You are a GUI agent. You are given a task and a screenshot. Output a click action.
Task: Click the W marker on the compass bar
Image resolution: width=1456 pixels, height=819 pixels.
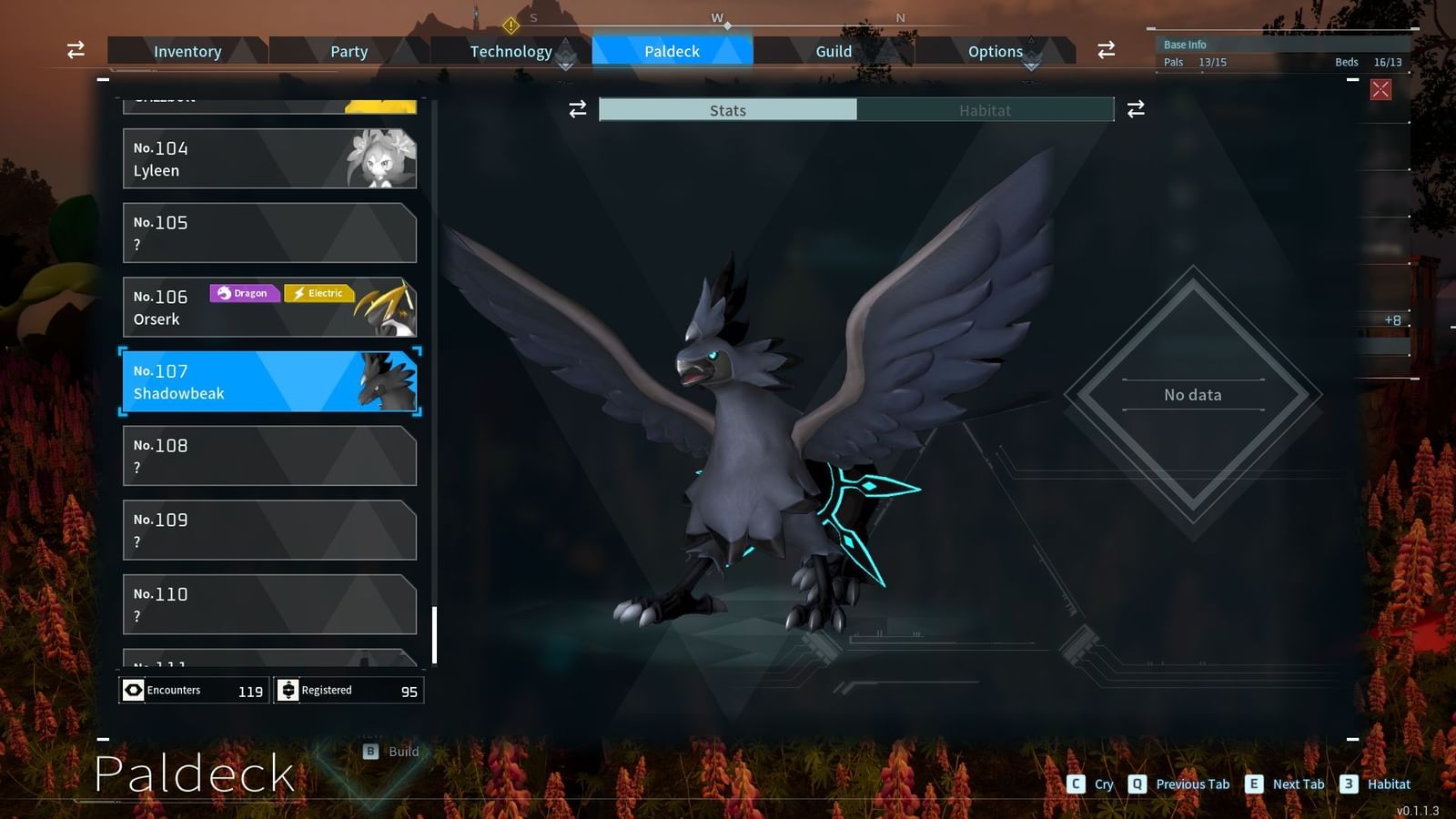tap(717, 16)
